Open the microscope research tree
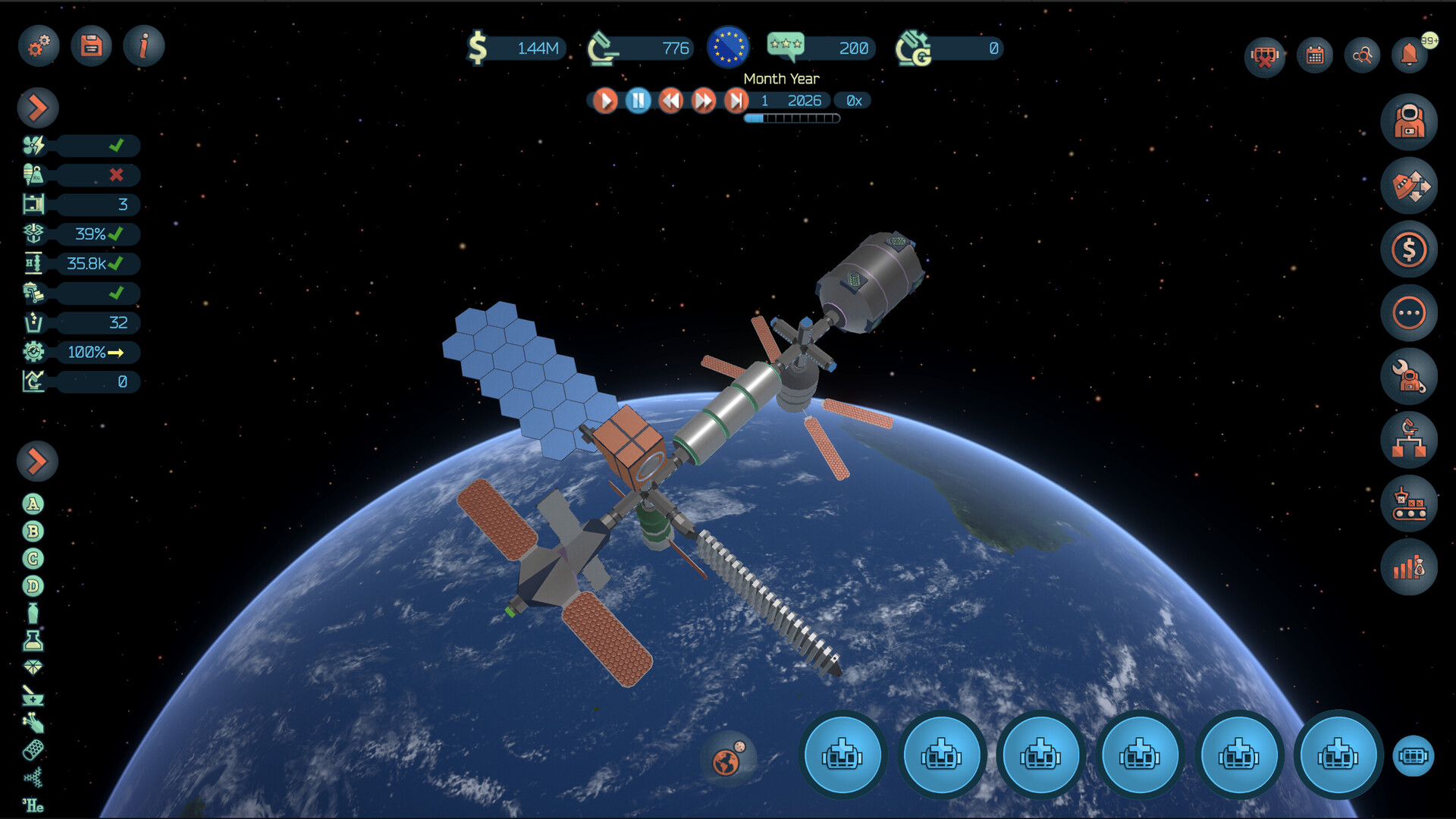The height and width of the screenshot is (819, 1456). point(1409,441)
